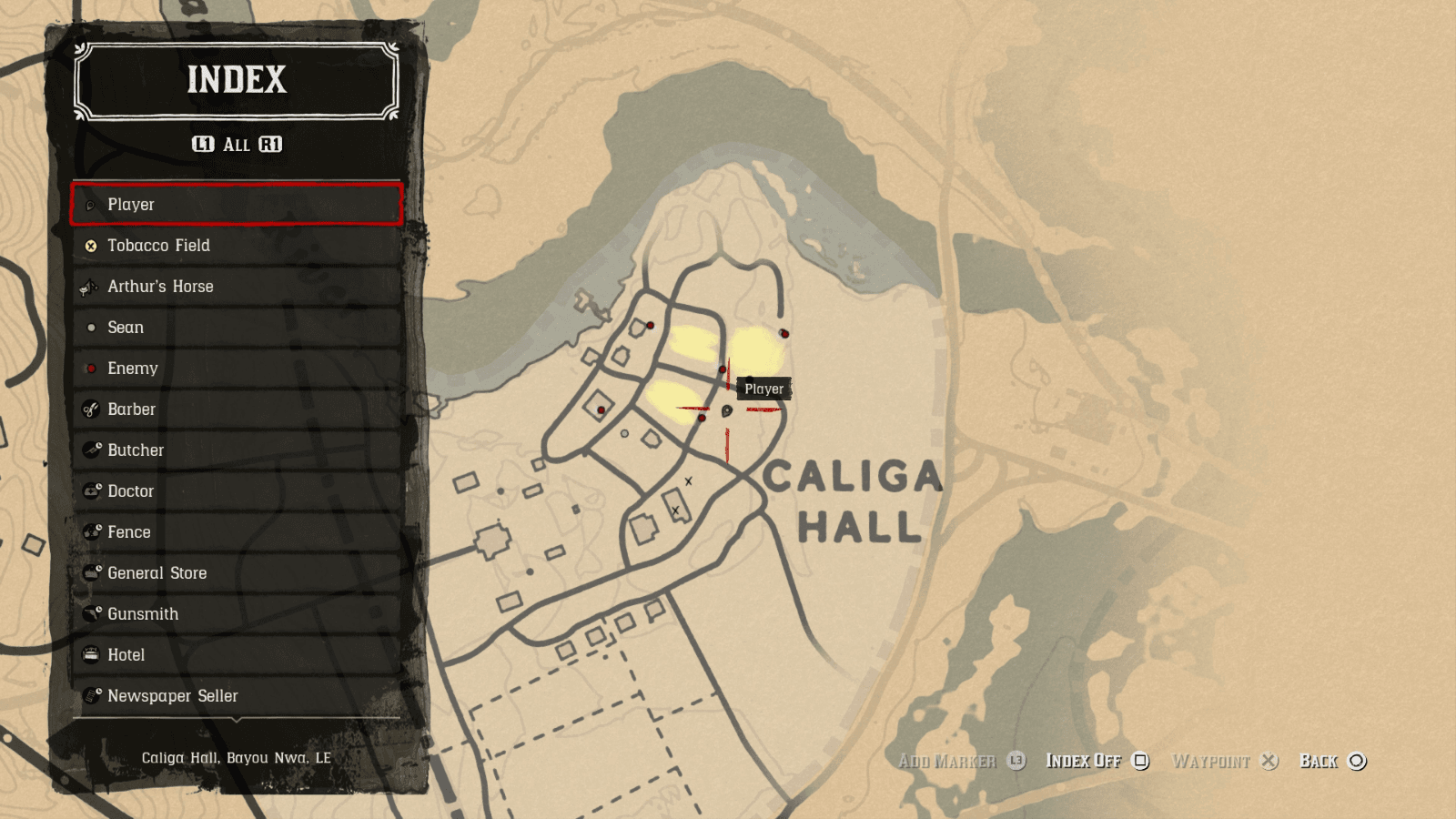Select the red Enemy dot entry

tap(90, 369)
